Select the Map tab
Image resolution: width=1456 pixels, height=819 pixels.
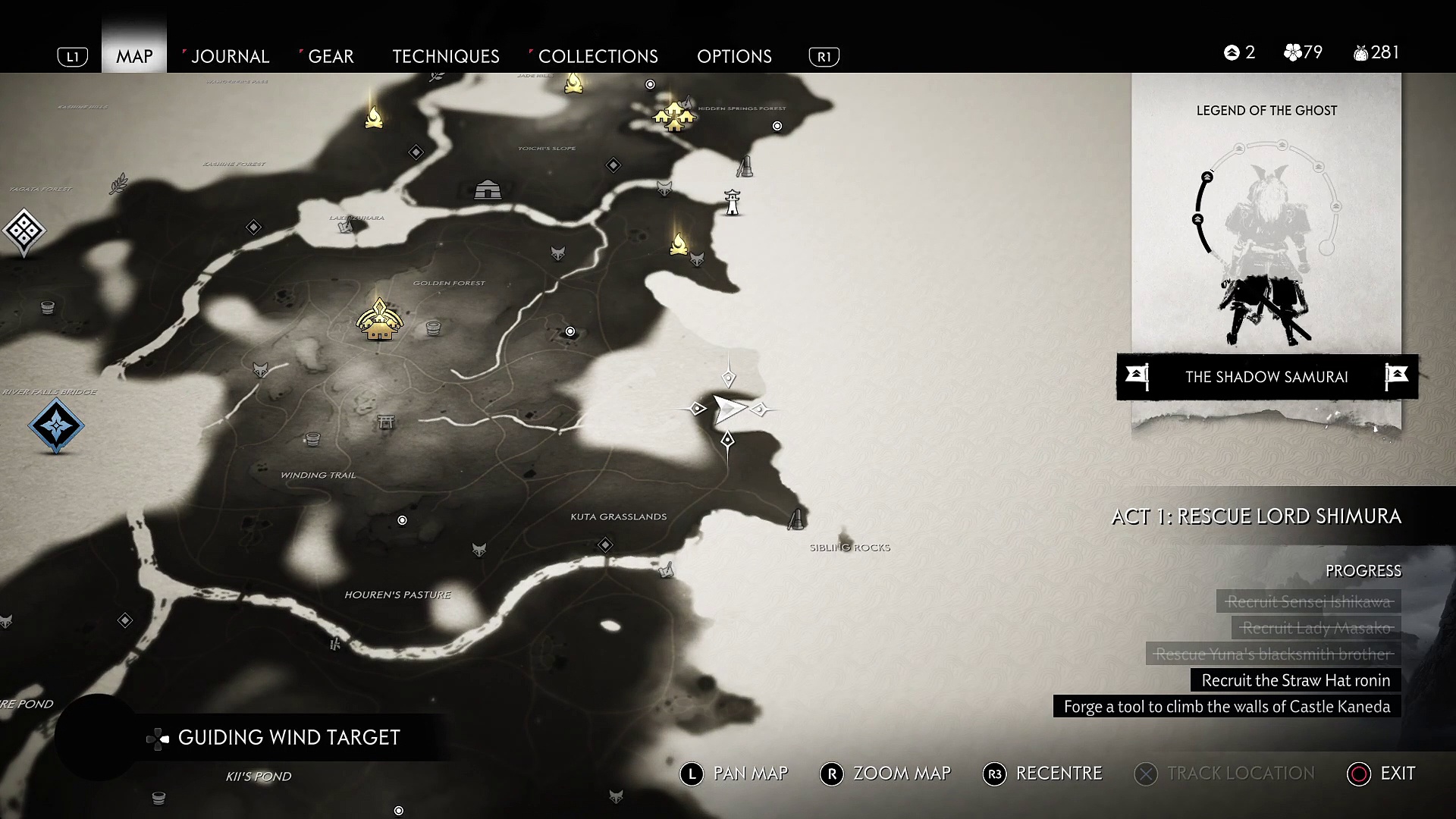(x=134, y=56)
